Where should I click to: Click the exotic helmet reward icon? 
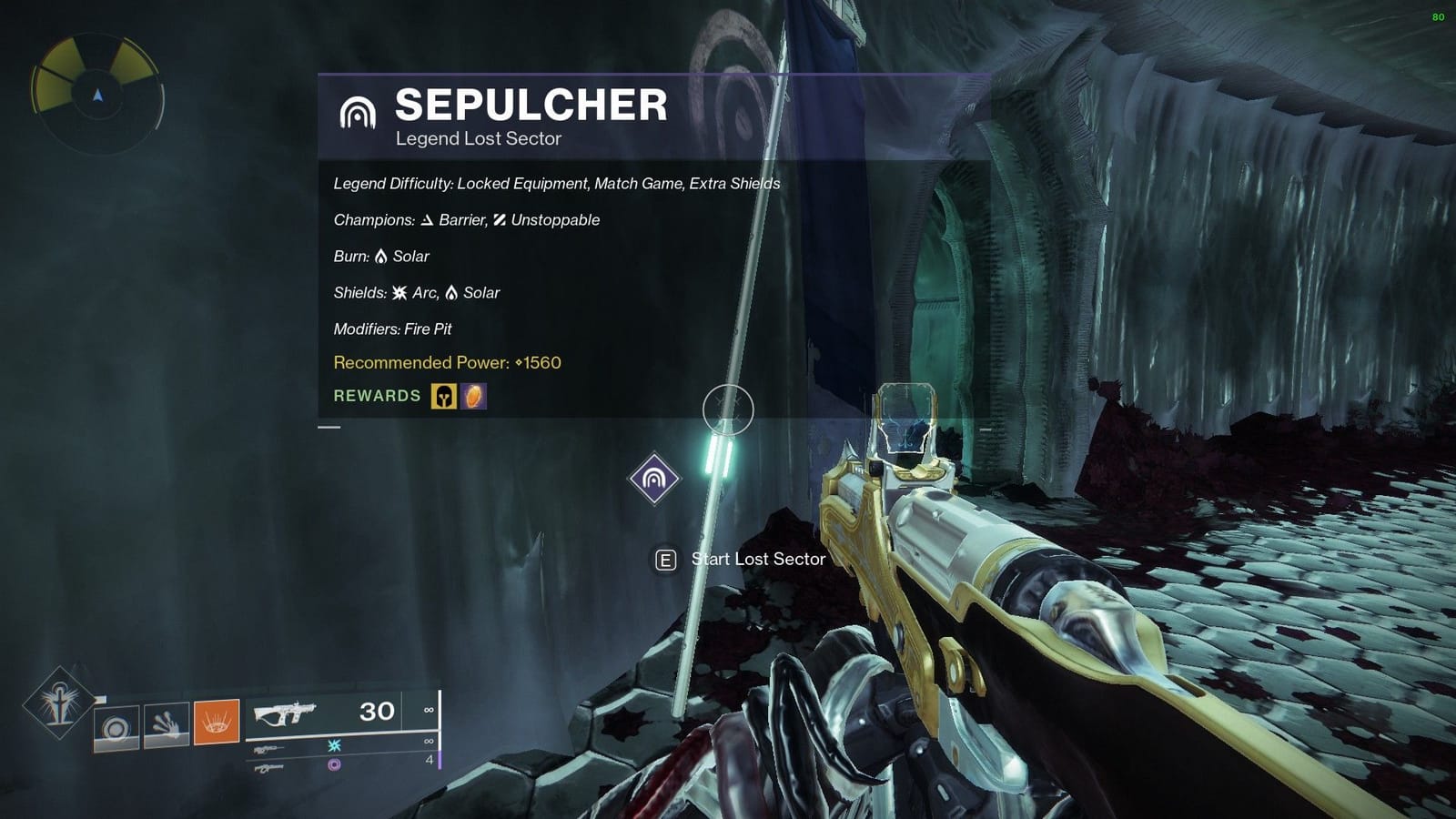tap(443, 397)
